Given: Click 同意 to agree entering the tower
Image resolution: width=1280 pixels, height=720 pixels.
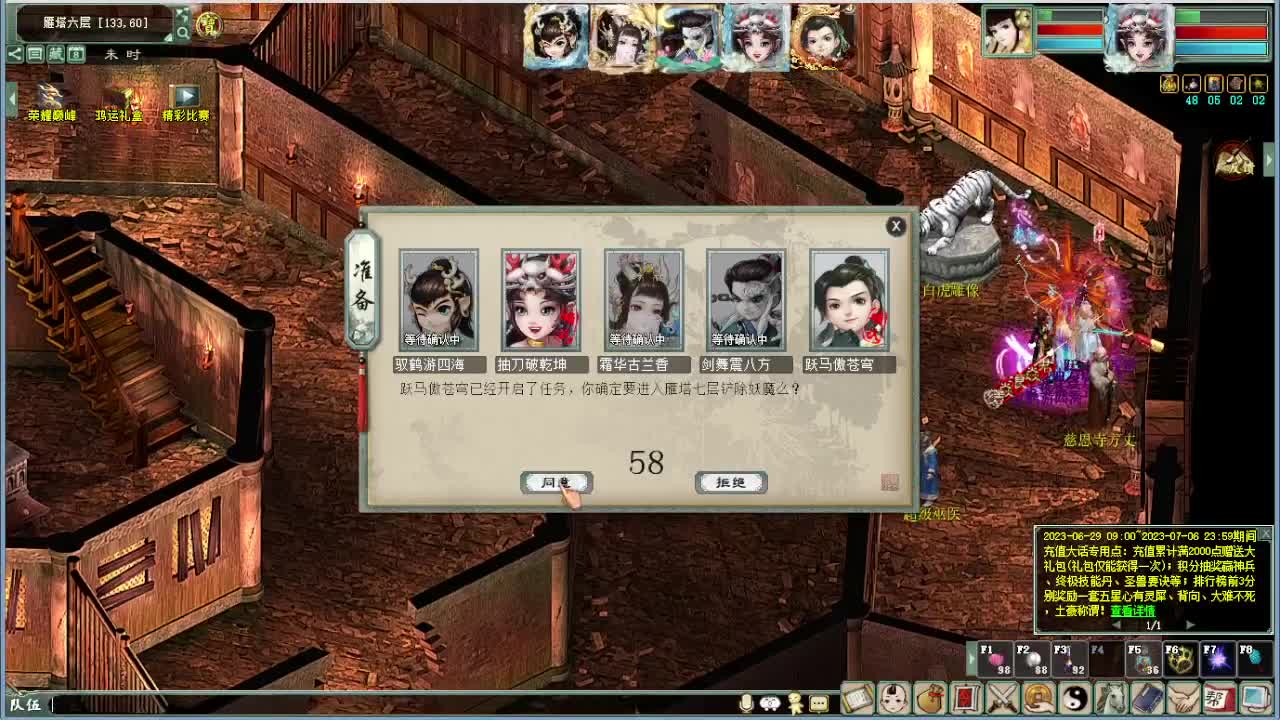Looking at the screenshot, I should tap(557, 482).
